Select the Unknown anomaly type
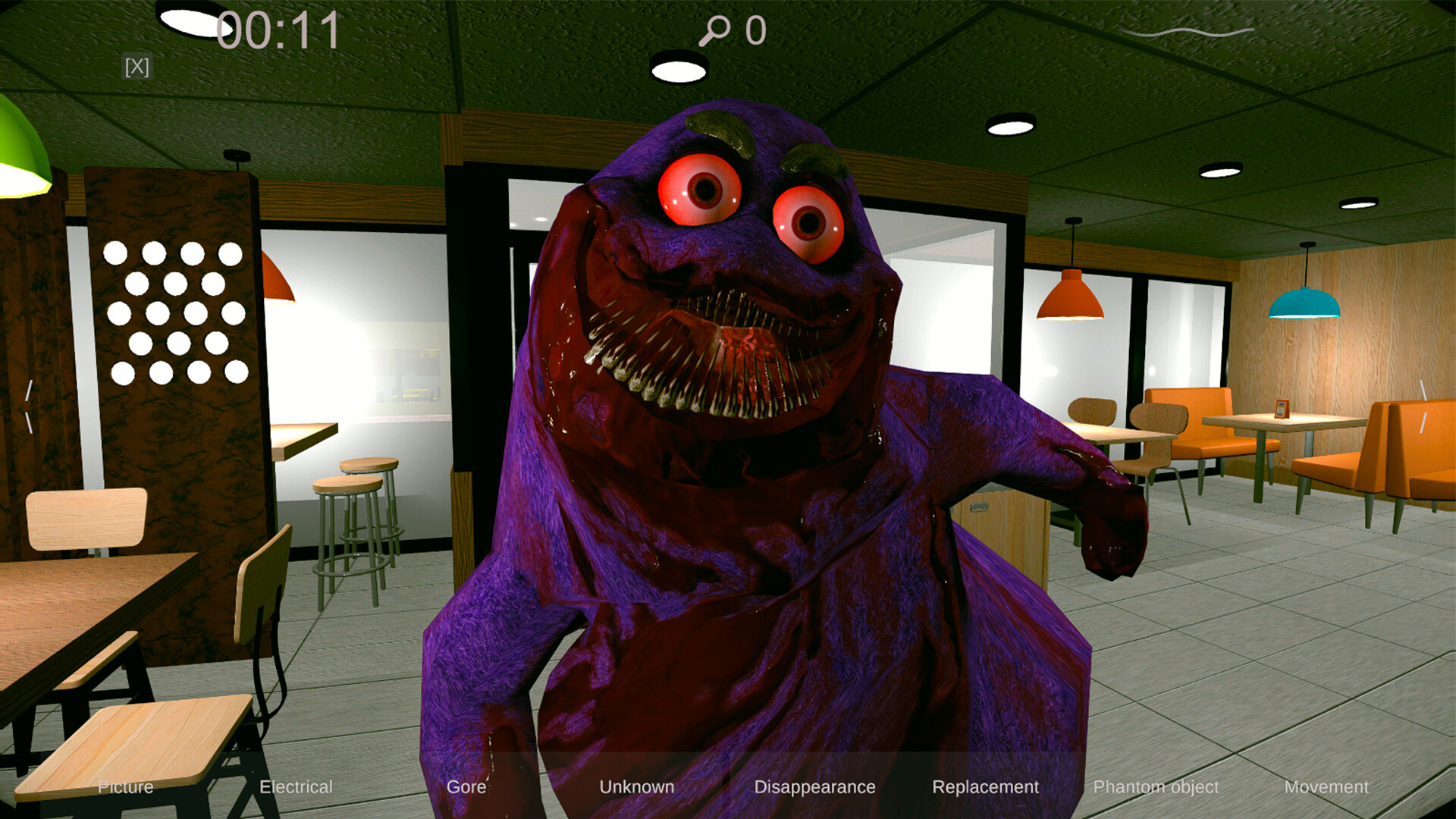 (637, 786)
